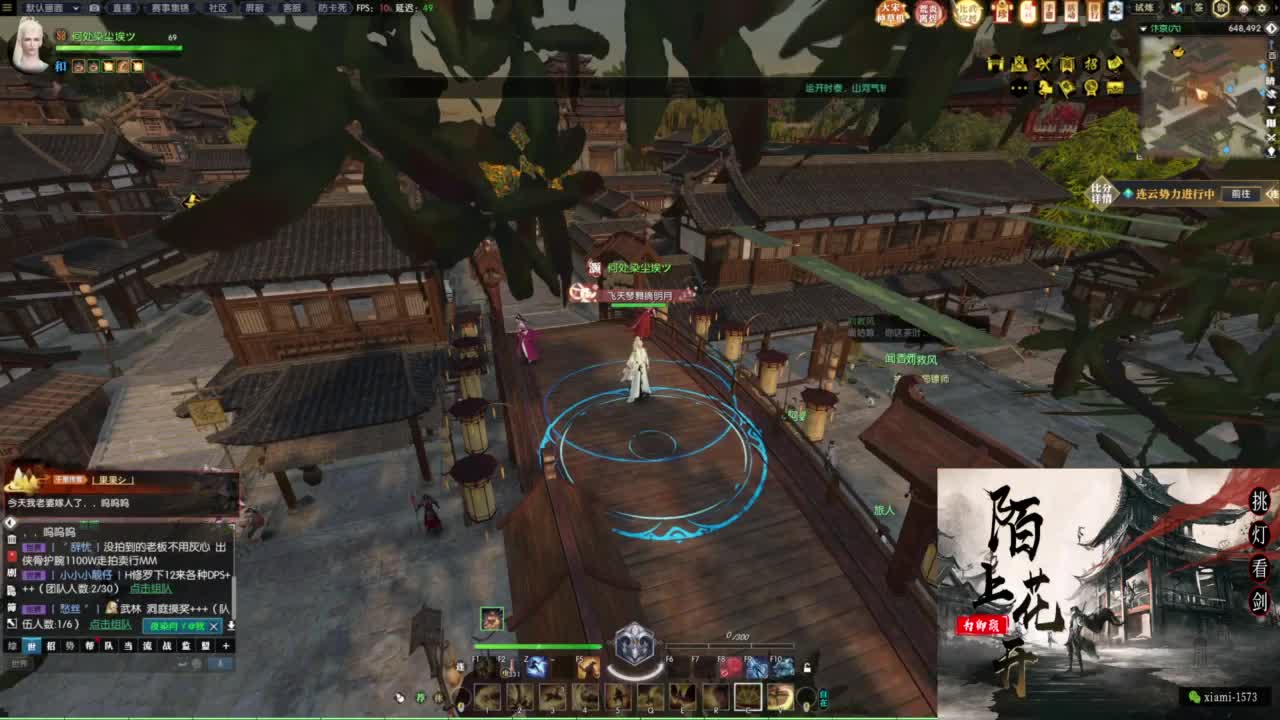
Task: Open the trophy tournament activity icon
Action: point(1090,87)
